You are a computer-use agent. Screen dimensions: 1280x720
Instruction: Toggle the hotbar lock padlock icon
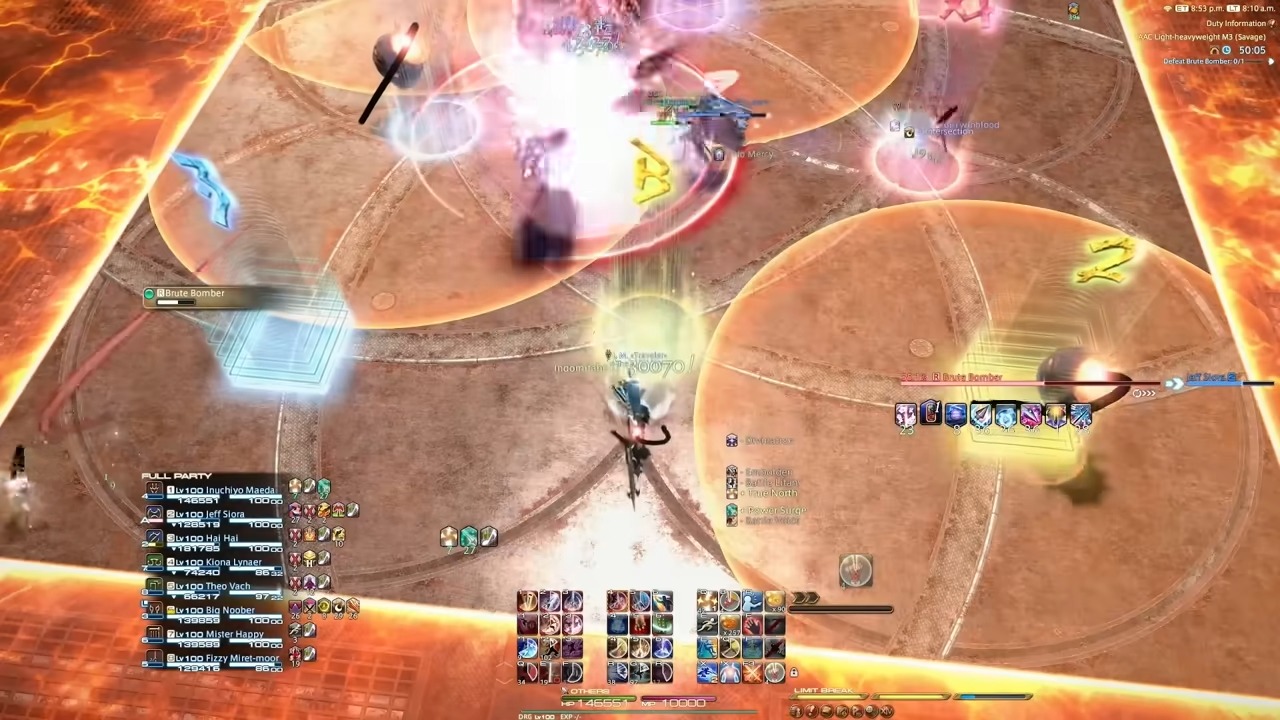(x=795, y=674)
